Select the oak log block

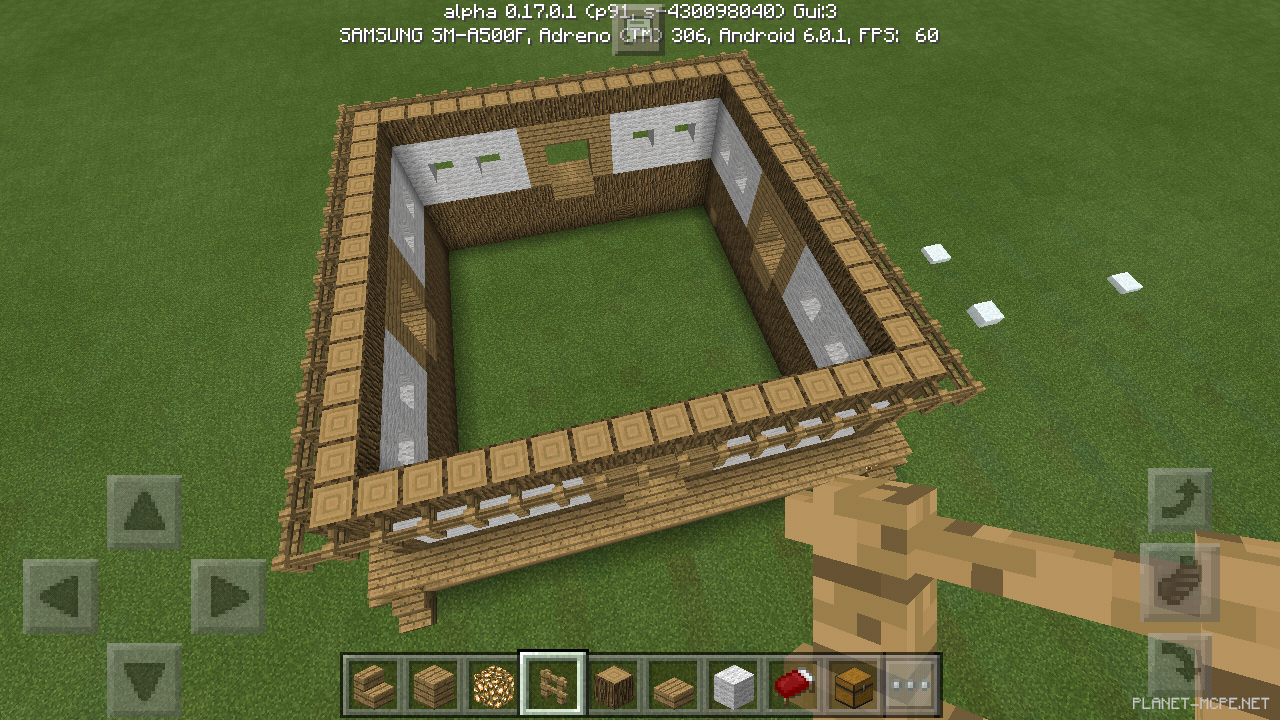point(615,683)
